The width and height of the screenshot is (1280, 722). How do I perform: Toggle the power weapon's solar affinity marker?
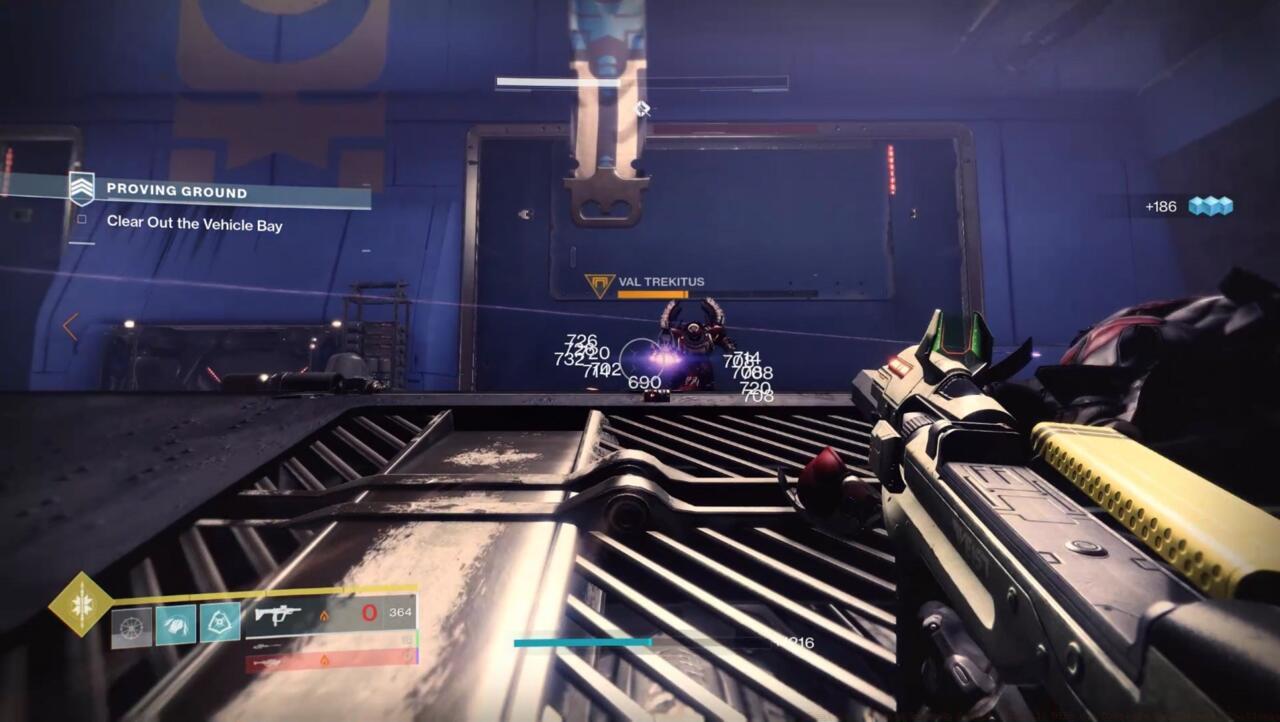(325, 659)
